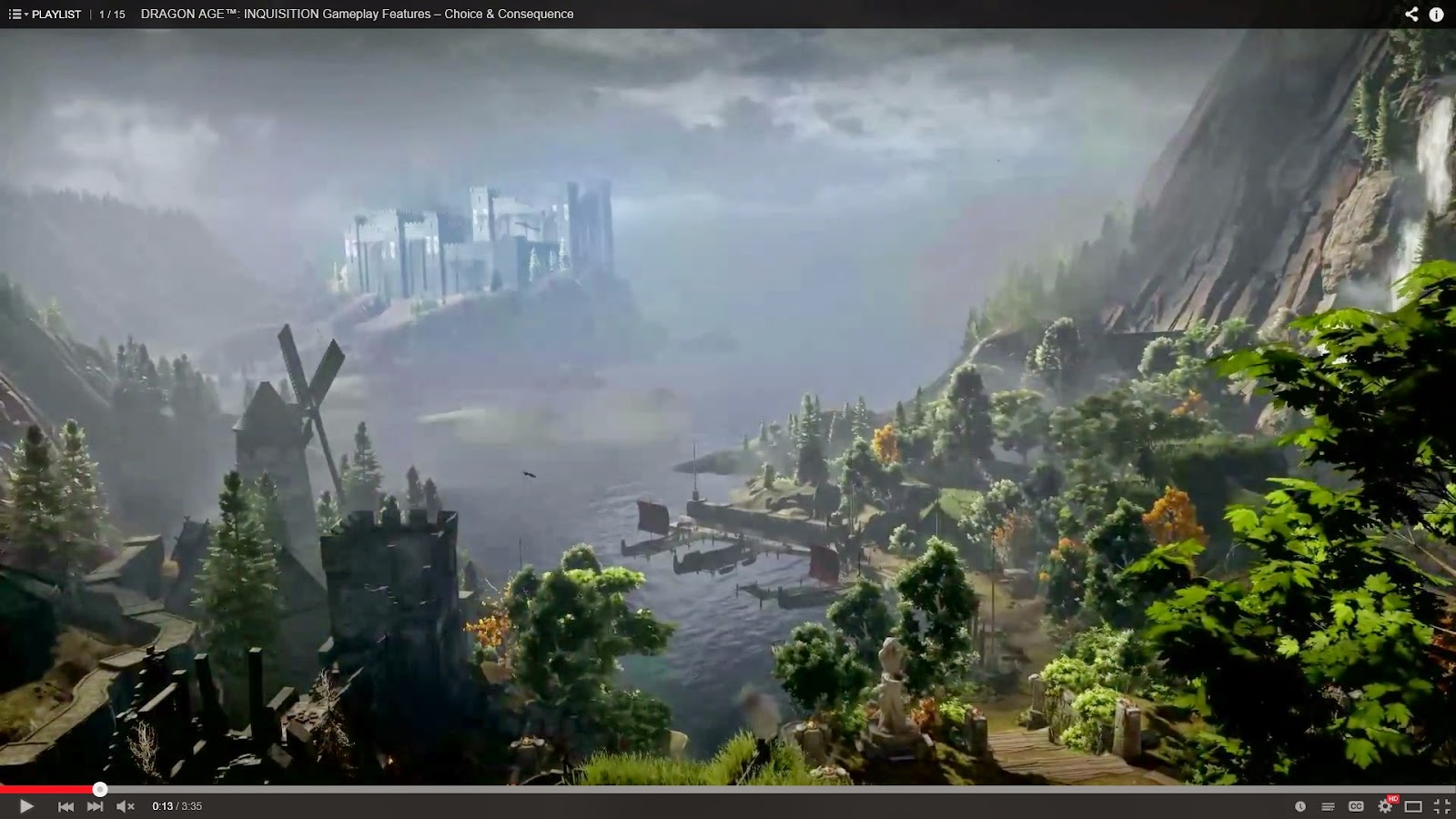Expand the PLAYLIST dropdown arrow
The height and width of the screenshot is (819, 1456).
25,15
